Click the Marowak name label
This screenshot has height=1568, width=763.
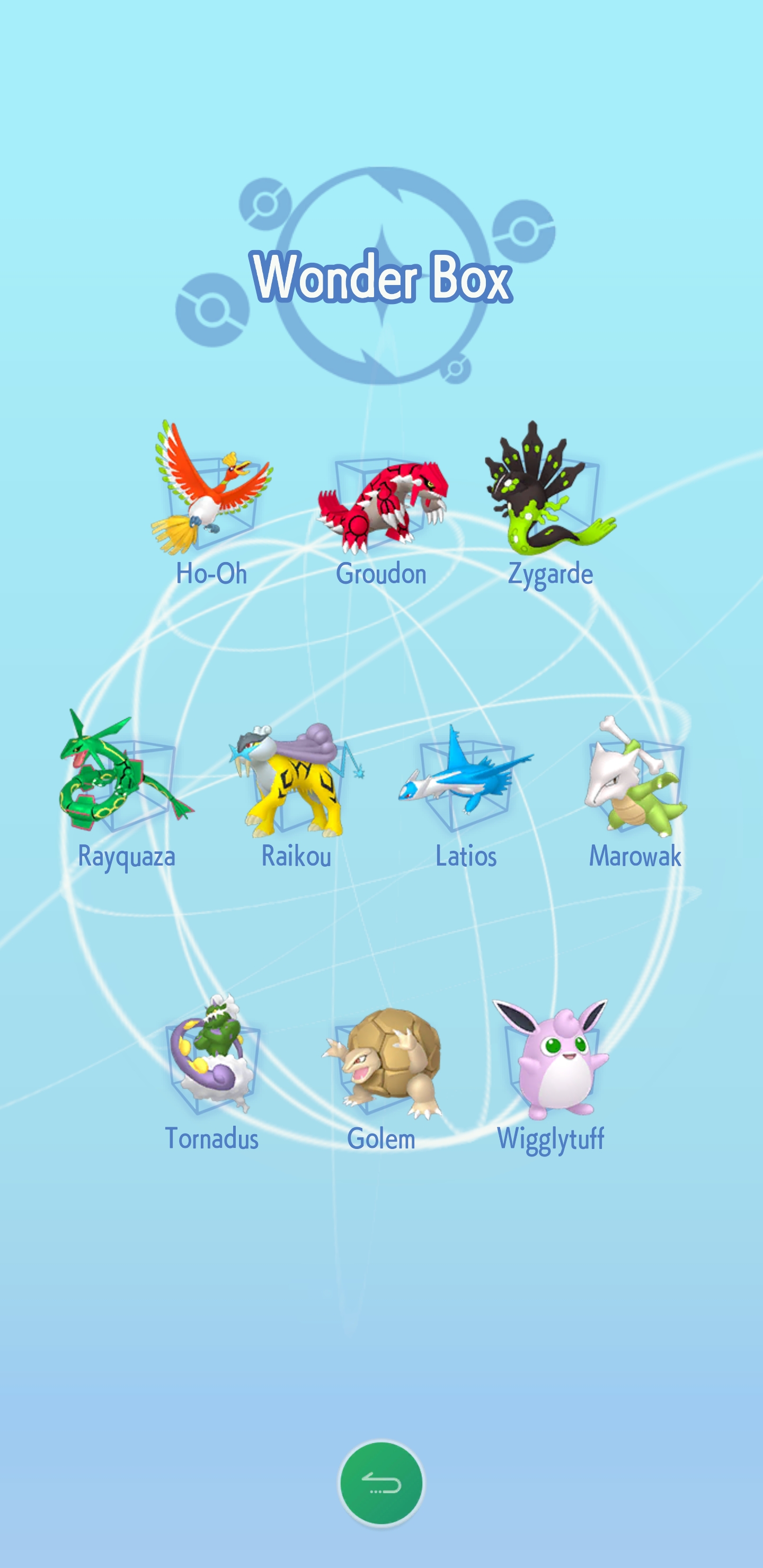(x=636, y=856)
